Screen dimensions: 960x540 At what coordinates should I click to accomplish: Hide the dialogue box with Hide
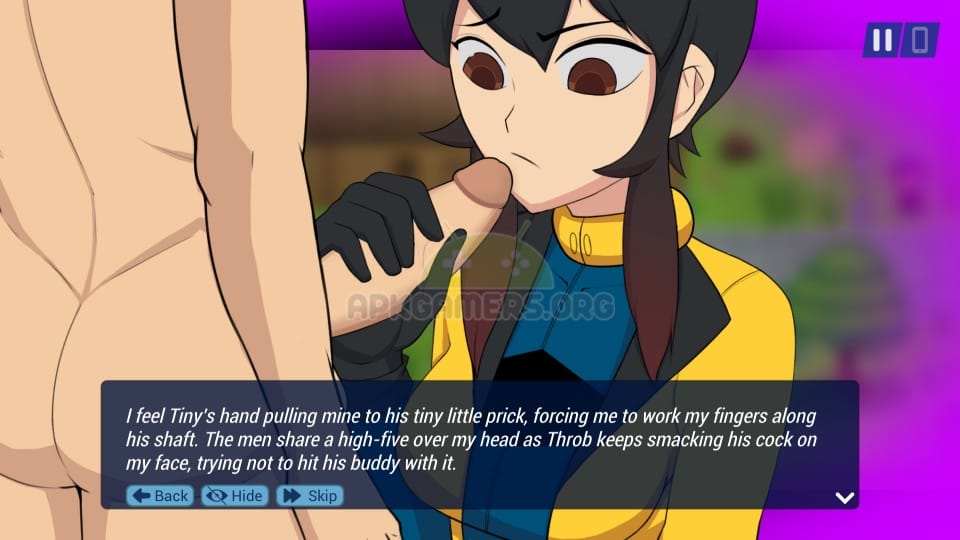[x=234, y=496]
